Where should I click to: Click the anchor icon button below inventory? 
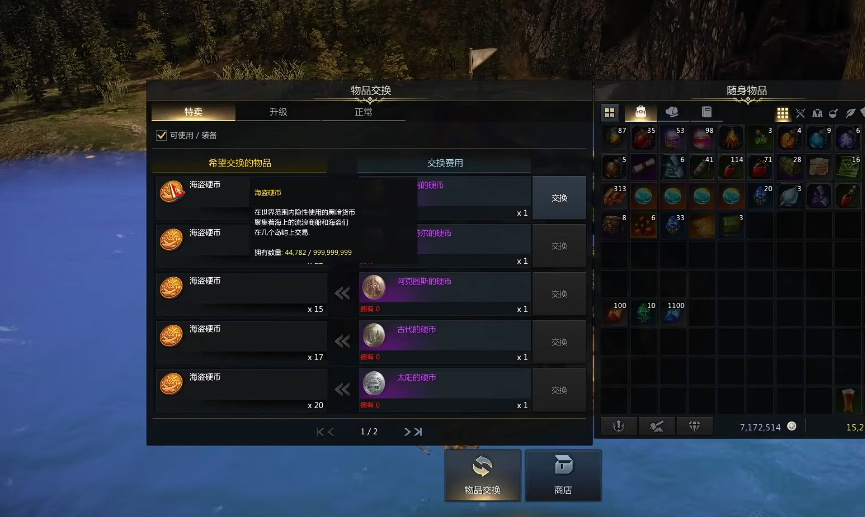click(x=618, y=426)
